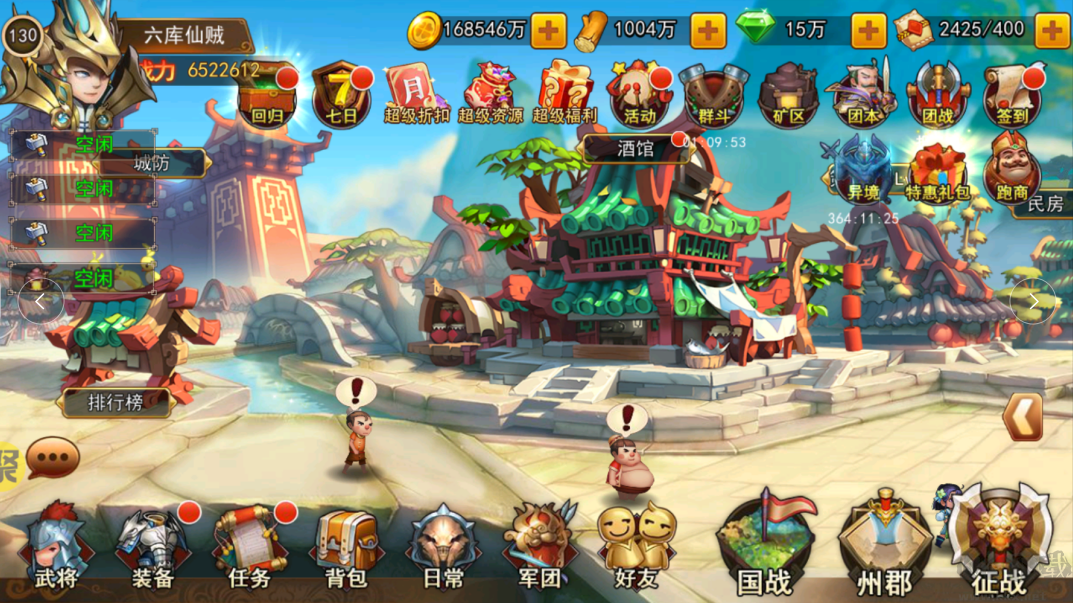Open the 七日 seven-day rewards
The image size is (1073, 603).
pyautogui.click(x=342, y=96)
